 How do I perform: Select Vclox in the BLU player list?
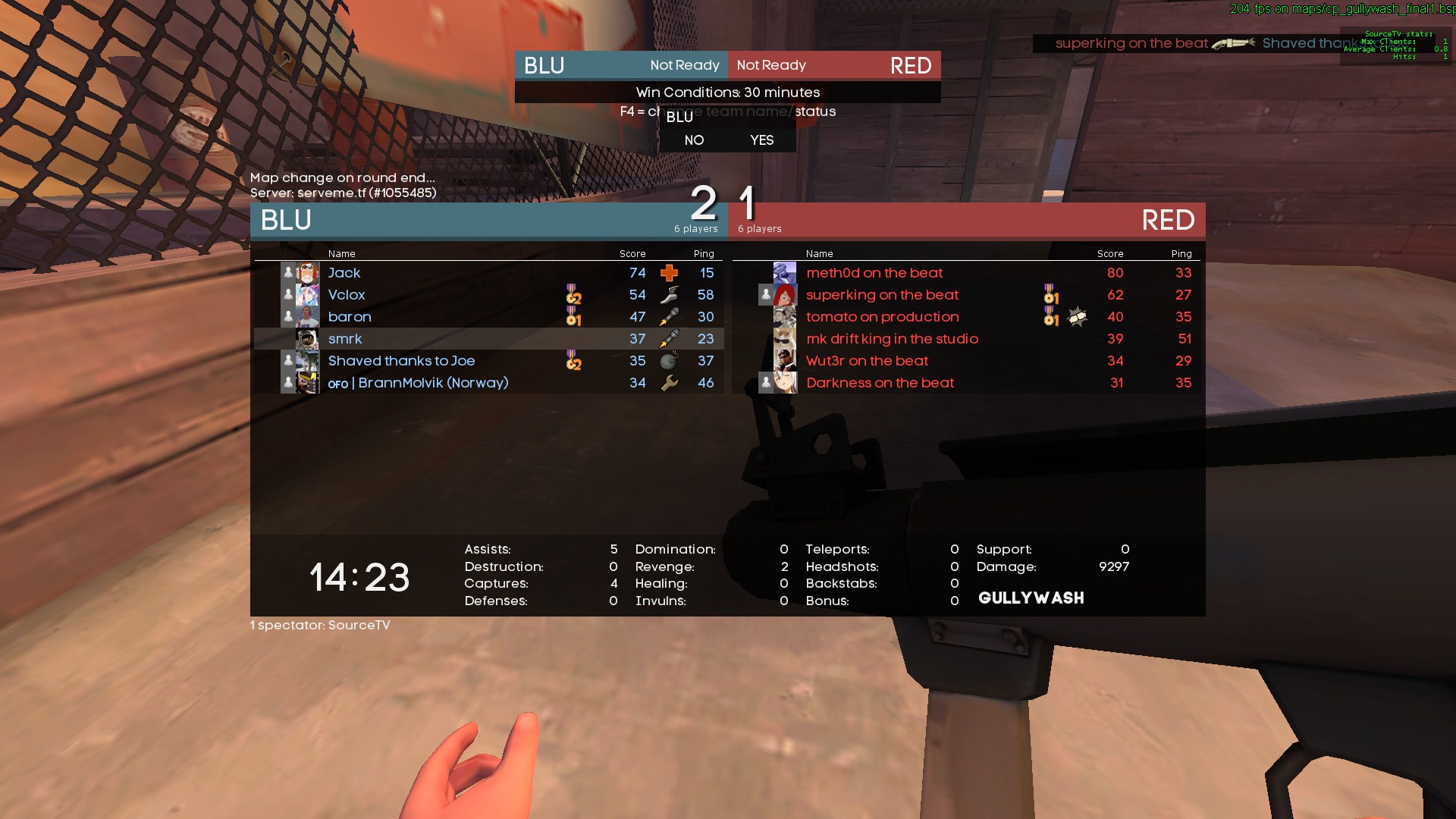point(347,295)
